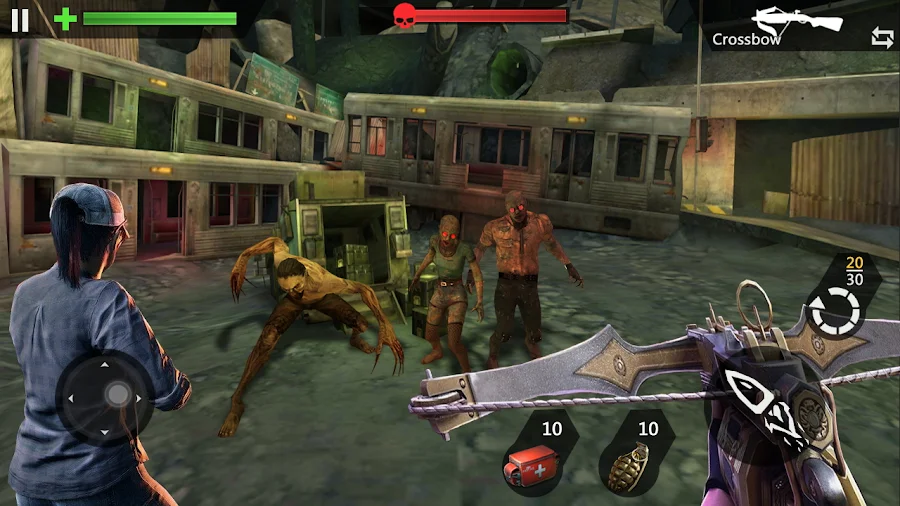Tap the weapon swap arrows icon
Viewport: 900px width, 506px height.
[882, 38]
